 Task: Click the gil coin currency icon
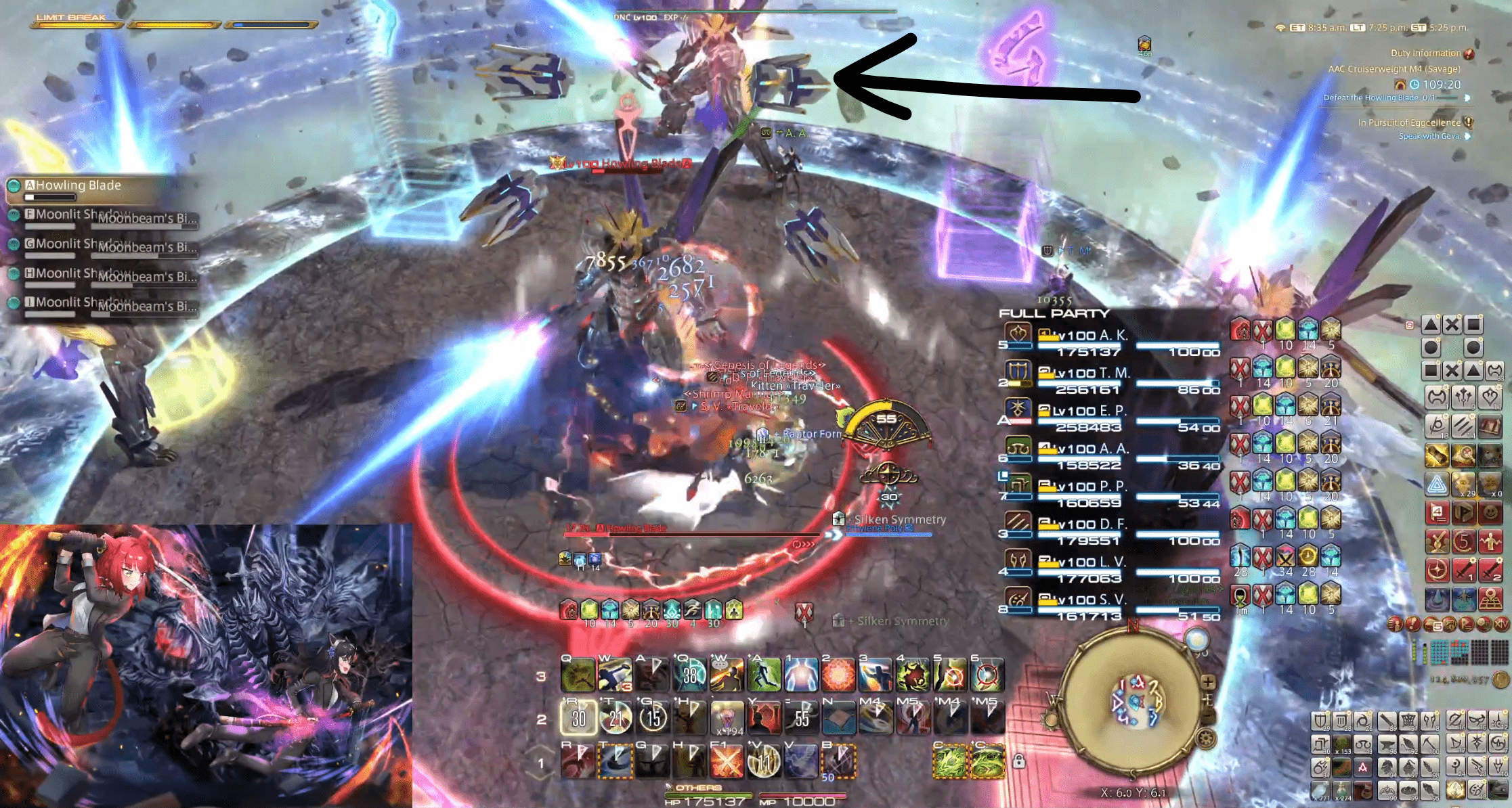tap(1500, 679)
